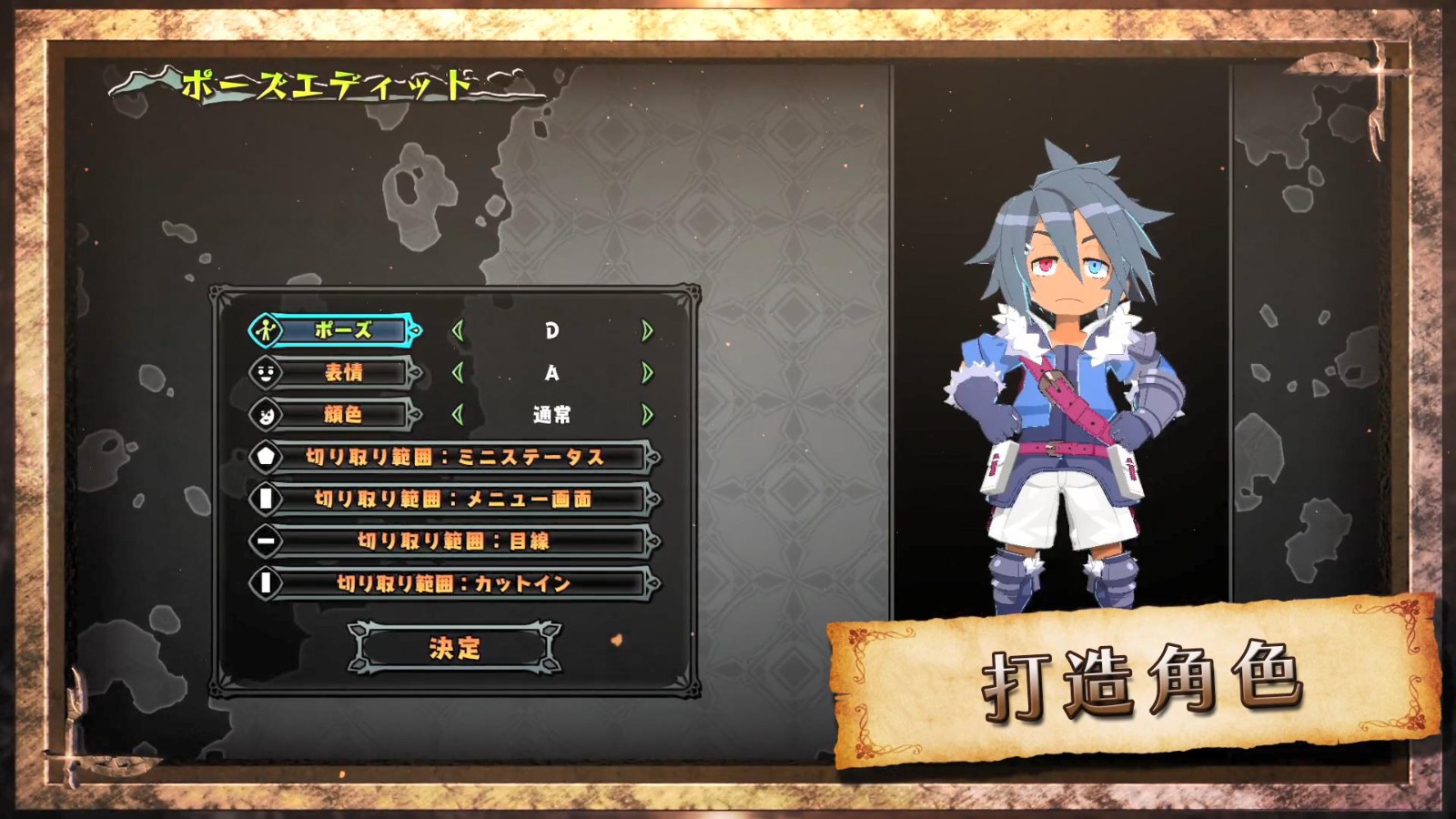This screenshot has height=819, width=1456.
Task: Click the D pose value field
Action: (554, 332)
